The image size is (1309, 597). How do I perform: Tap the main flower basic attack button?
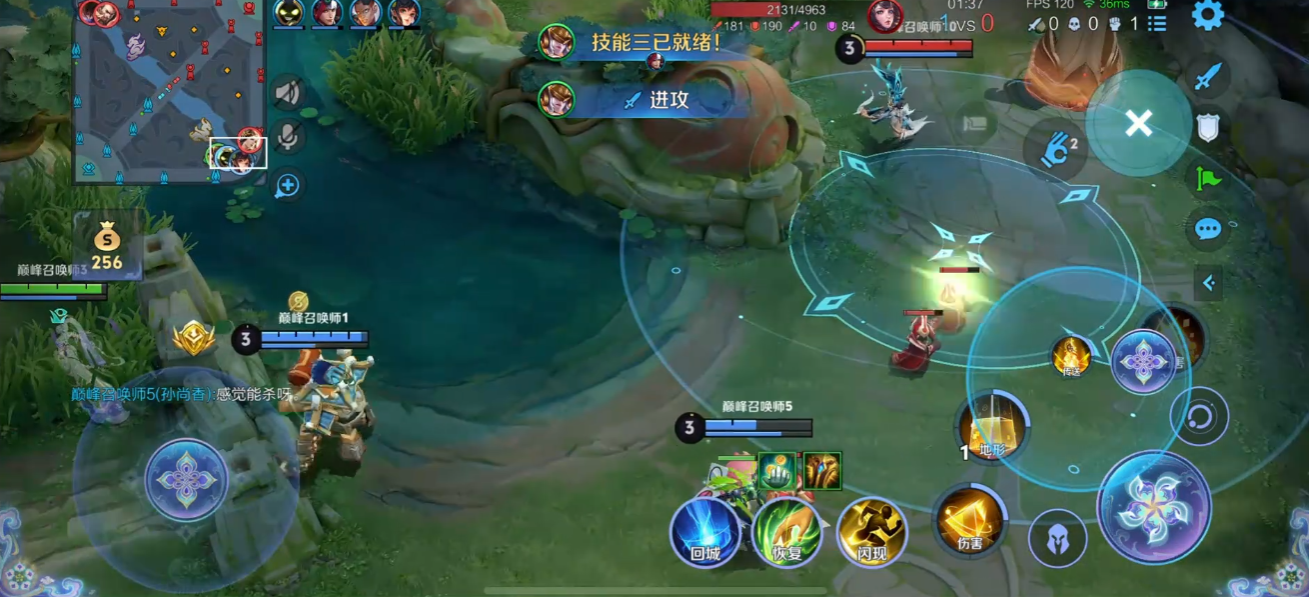pyautogui.click(x=1154, y=507)
